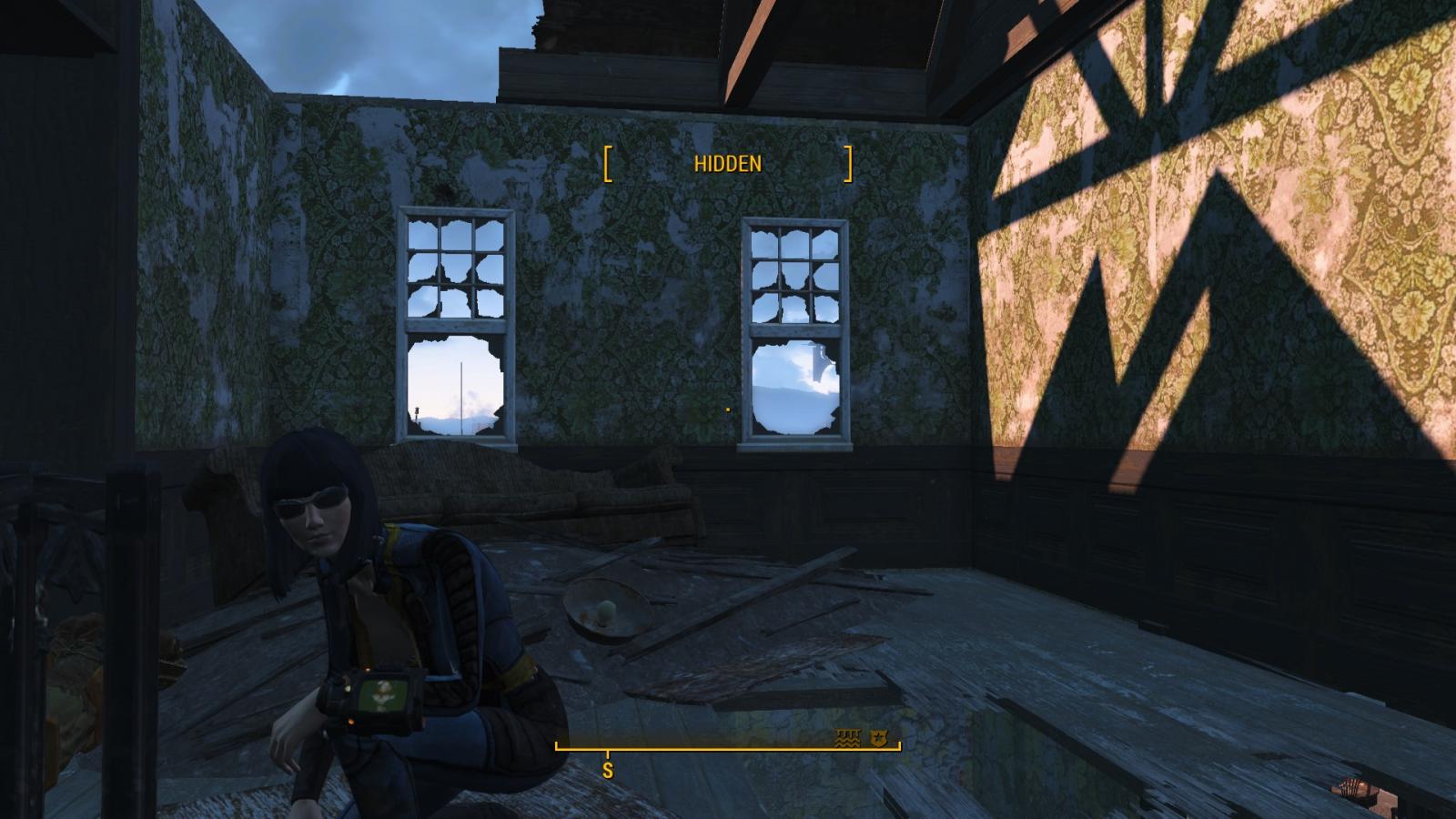Select the small white dot crosshair

[727, 410]
